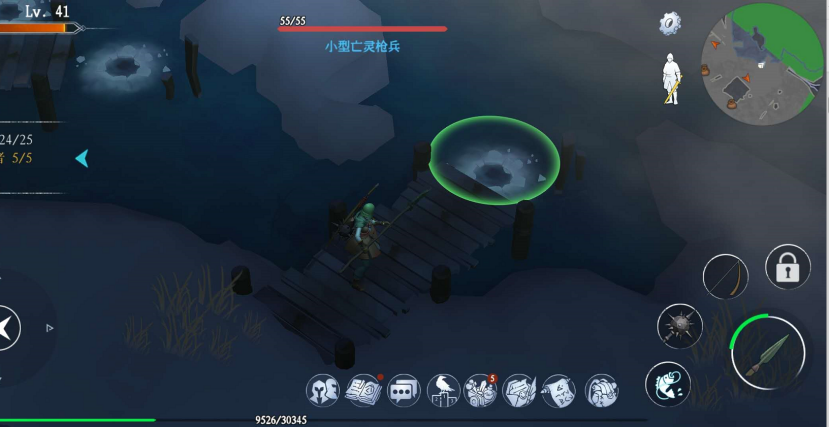Open the rune scroll icon
Viewport: 830px width, 428px height.
point(559,391)
